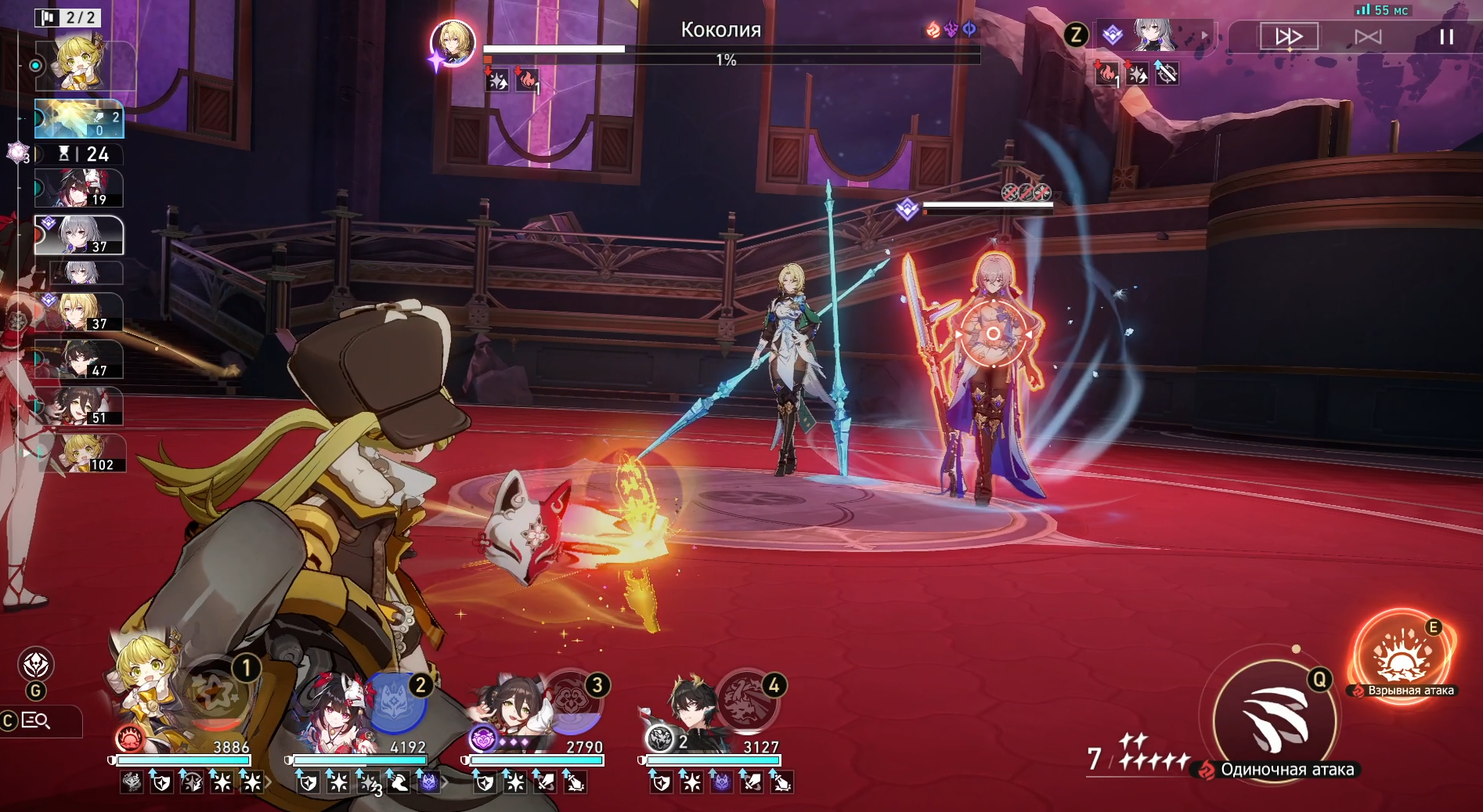Toggle double speed fast-forward
The image size is (1483, 812).
[x=1289, y=37]
